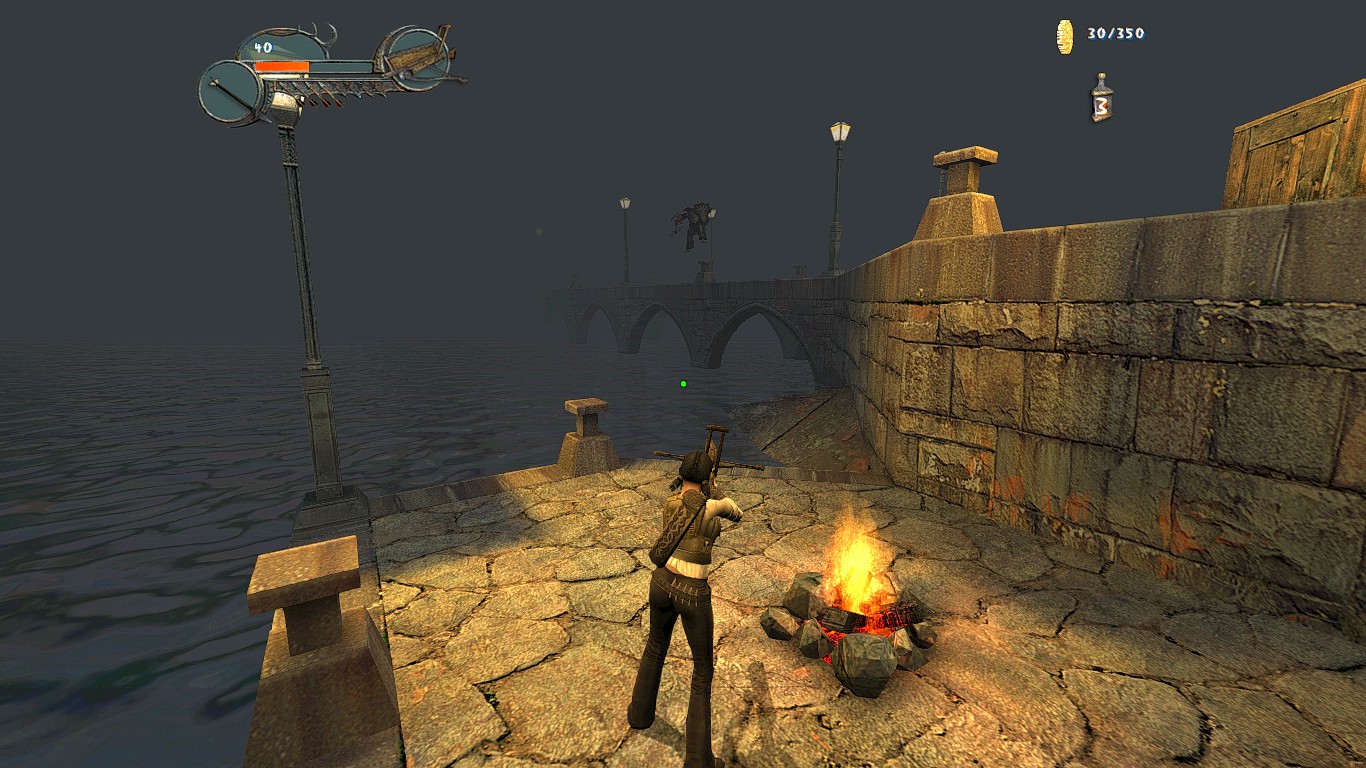Click the lamp post beside the bridge
This screenshot has height=768, width=1366.
[836, 190]
